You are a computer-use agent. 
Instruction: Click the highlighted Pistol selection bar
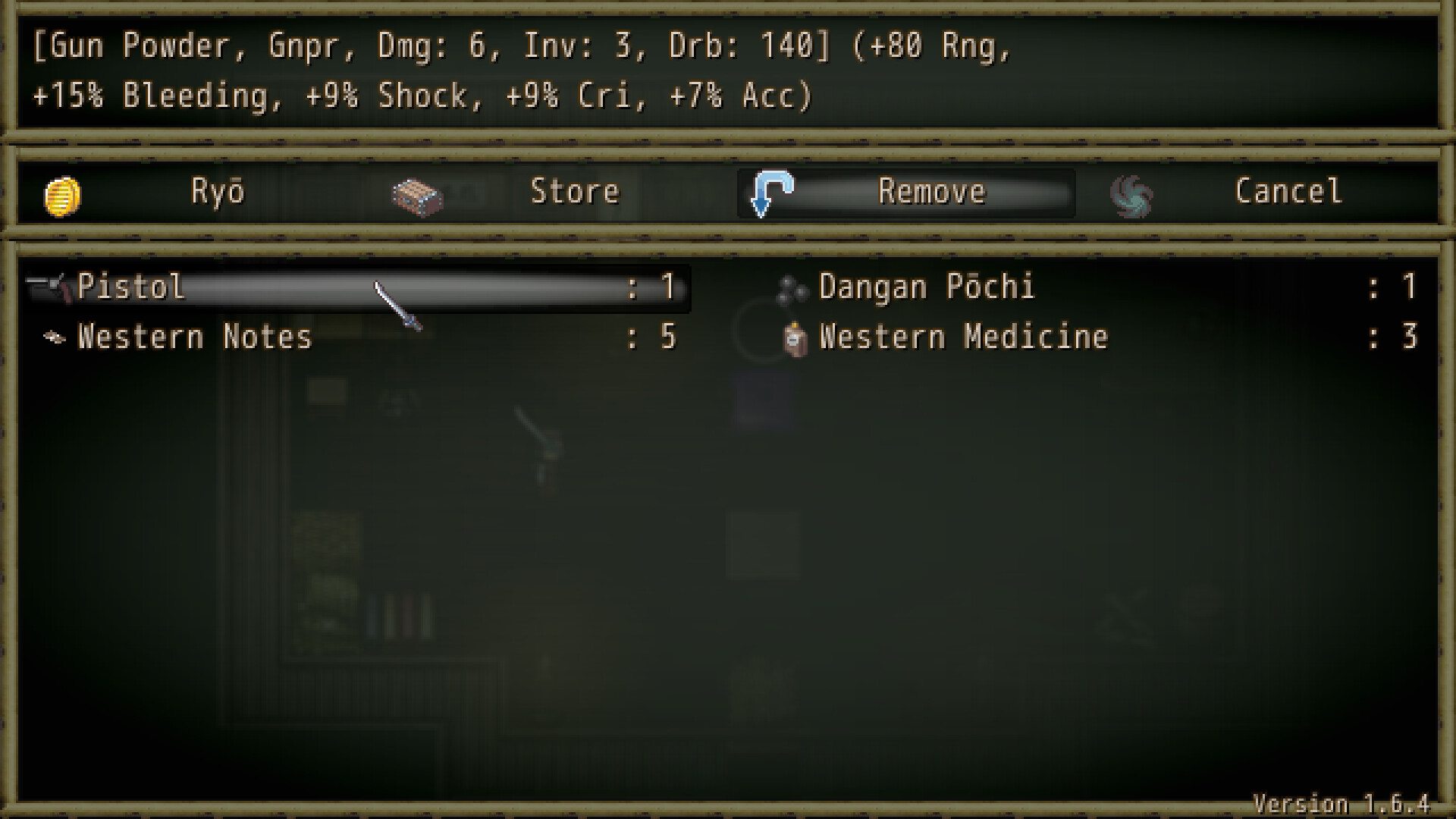point(356,287)
